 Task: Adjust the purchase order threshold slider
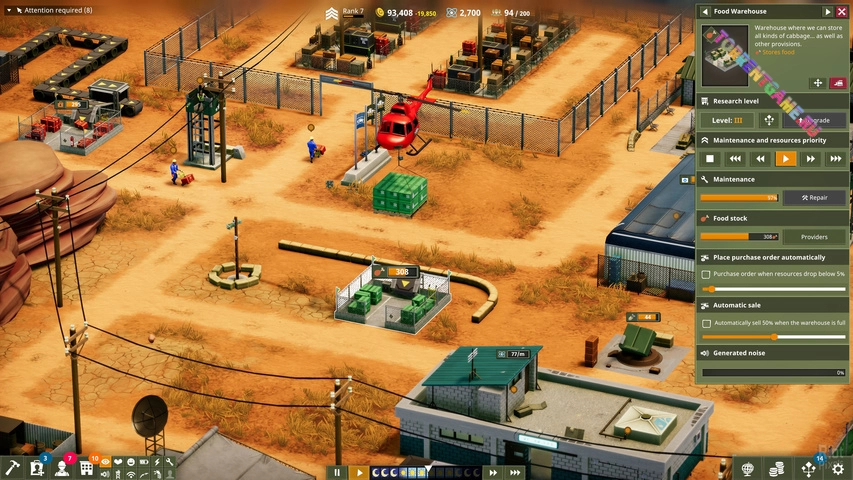pyautogui.click(x=711, y=288)
